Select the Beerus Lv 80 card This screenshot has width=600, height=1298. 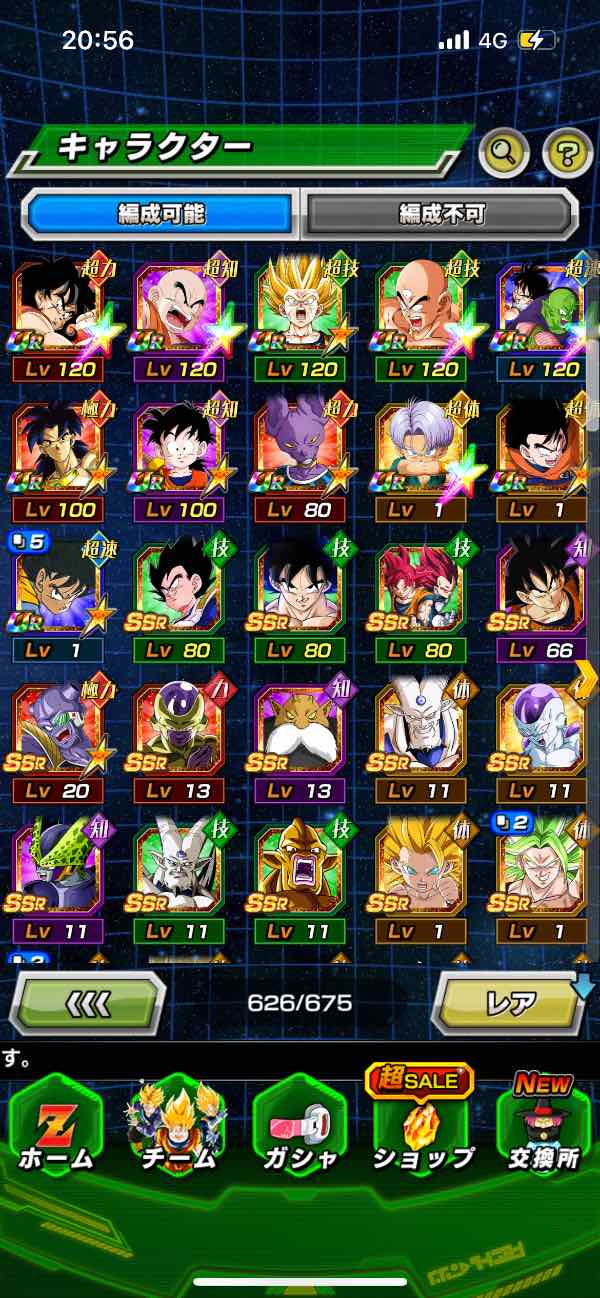click(x=299, y=450)
